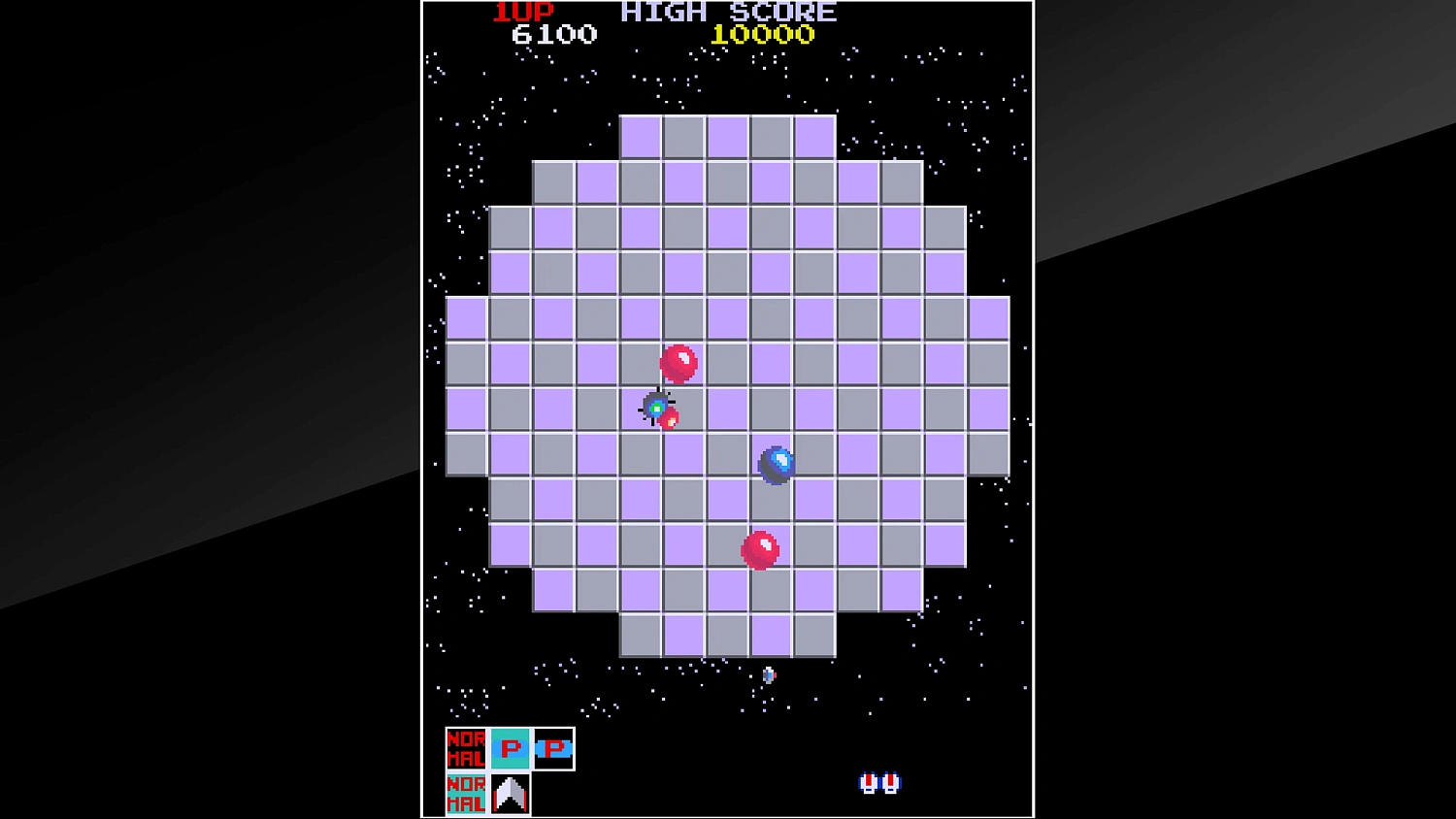Toggle the top NORMAL power indicator

(465, 748)
